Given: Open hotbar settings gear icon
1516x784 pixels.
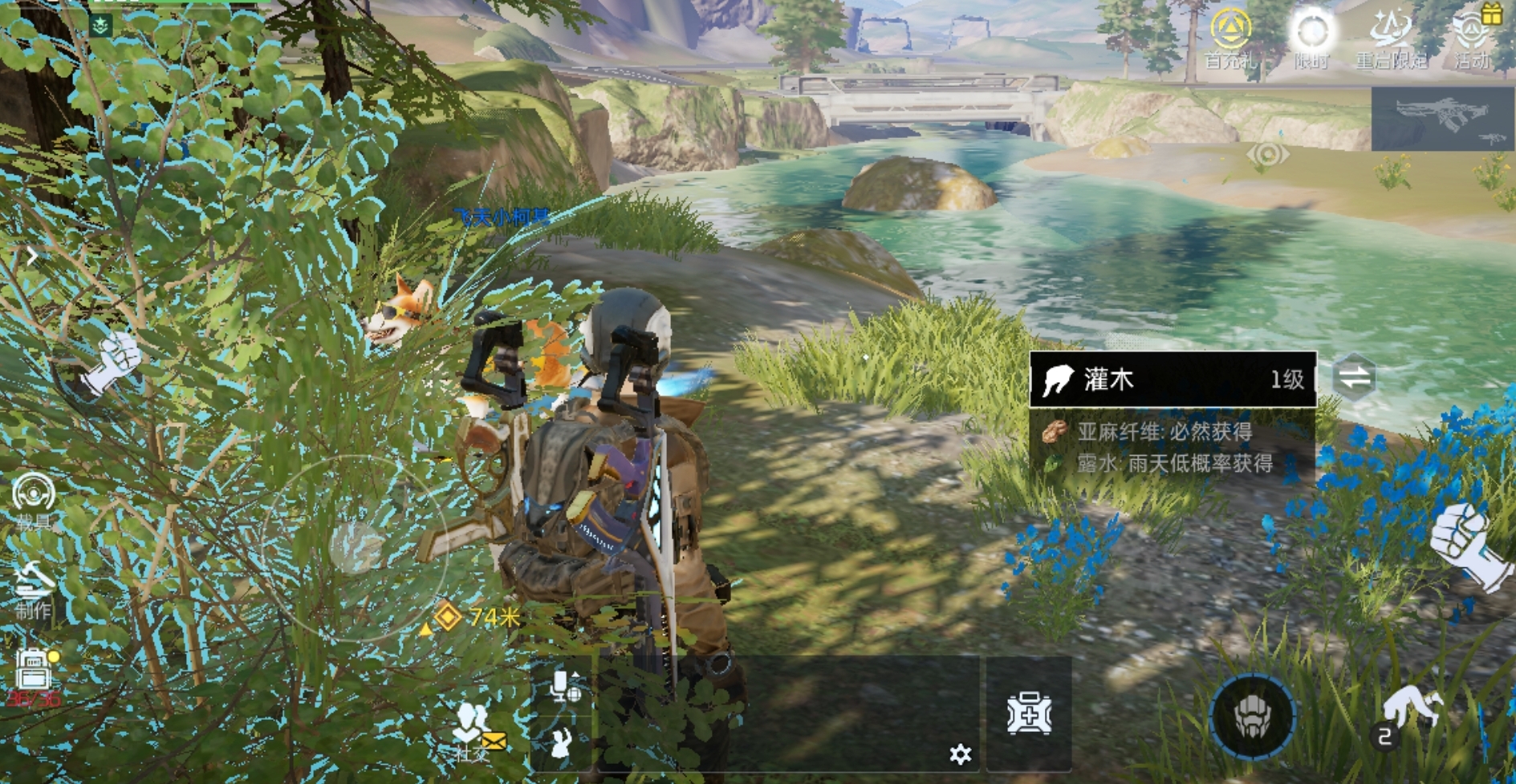Looking at the screenshot, I should (960, 754).
